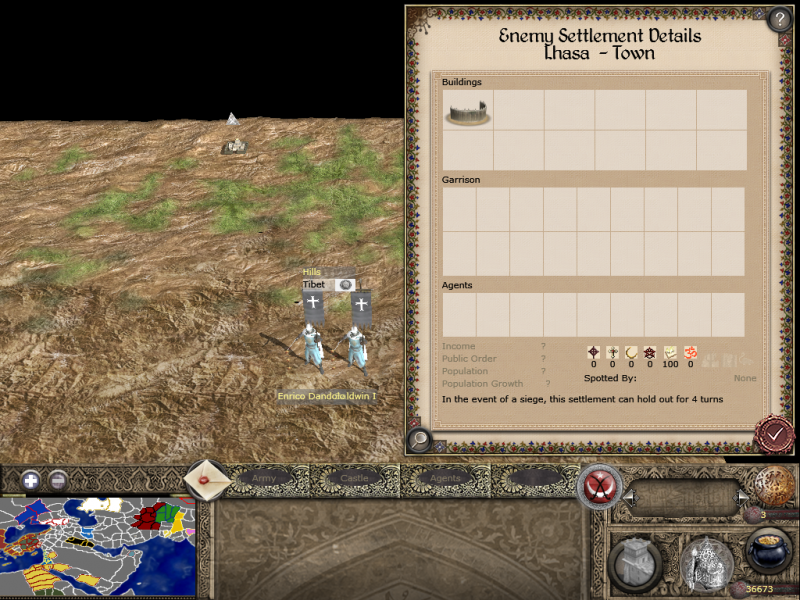Image resolution: width=800 pixels, height=600 pixels.
Task: Open help for the settlement details panel
Action: pos(779,19)
